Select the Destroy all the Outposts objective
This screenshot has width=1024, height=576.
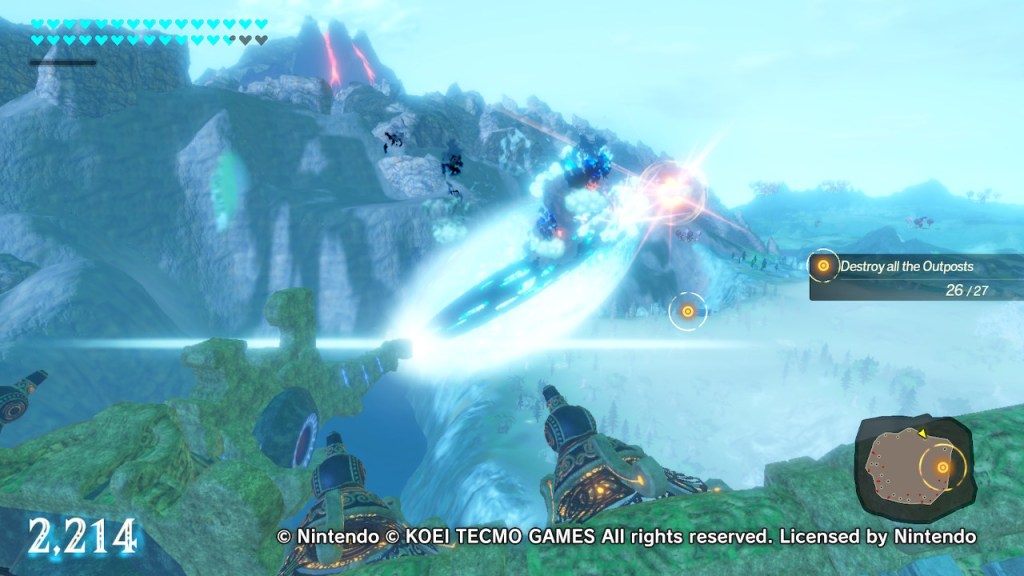tap(906, 267)
